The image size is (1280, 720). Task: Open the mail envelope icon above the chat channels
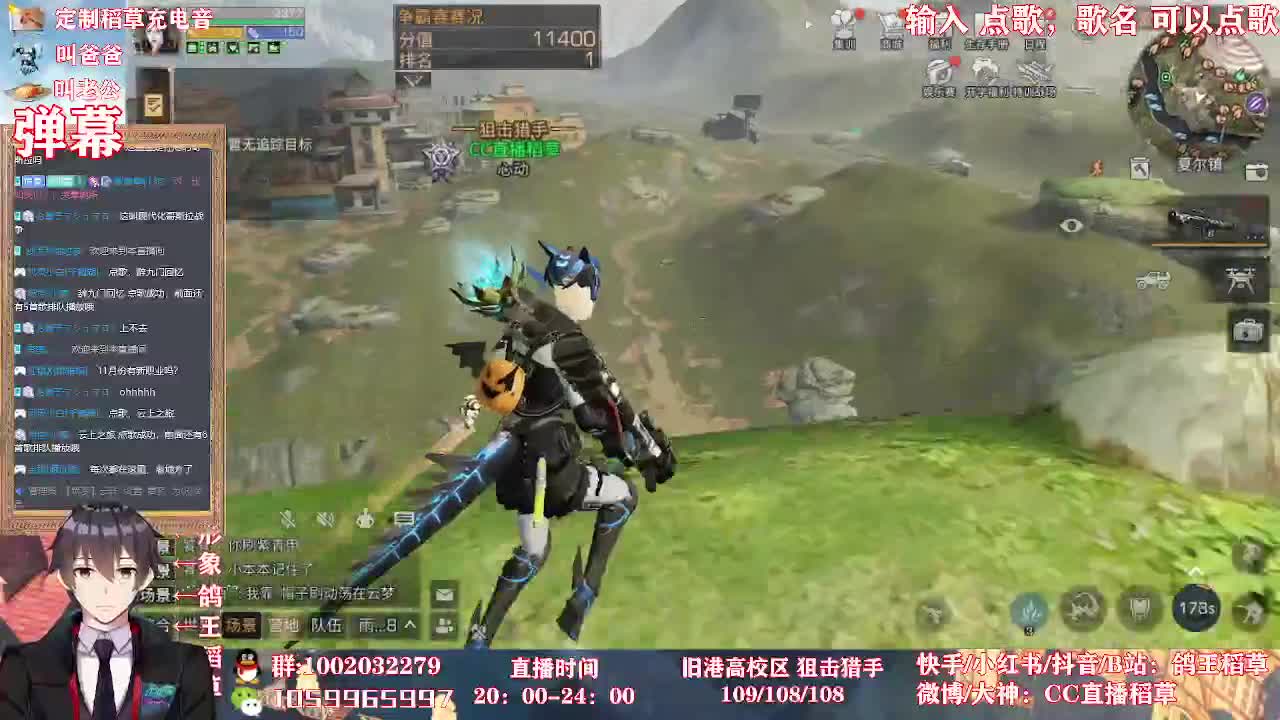pyautogui.click(x=442, y=595)
